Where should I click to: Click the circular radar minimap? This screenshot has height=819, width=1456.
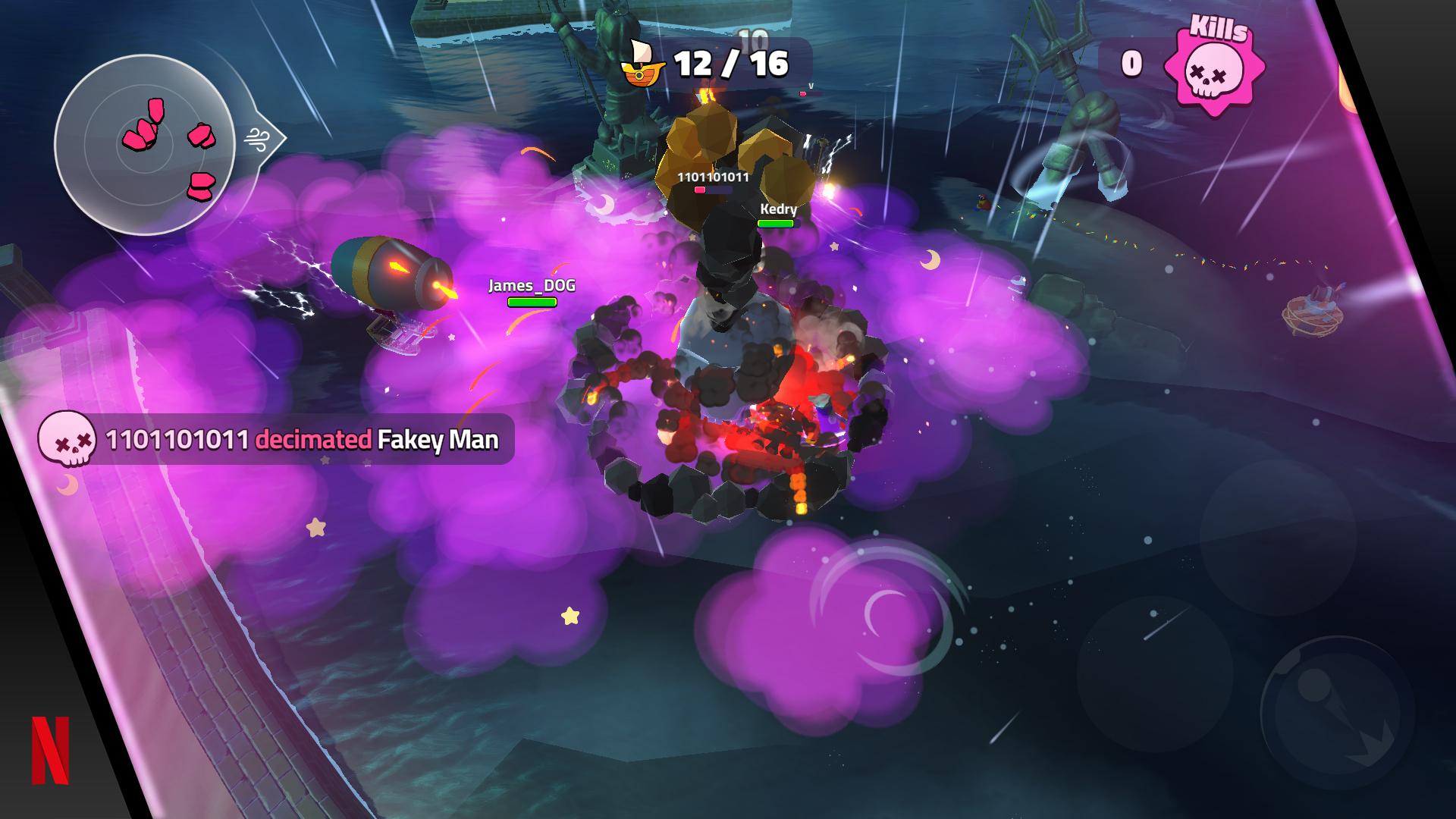tap(145, 145)
